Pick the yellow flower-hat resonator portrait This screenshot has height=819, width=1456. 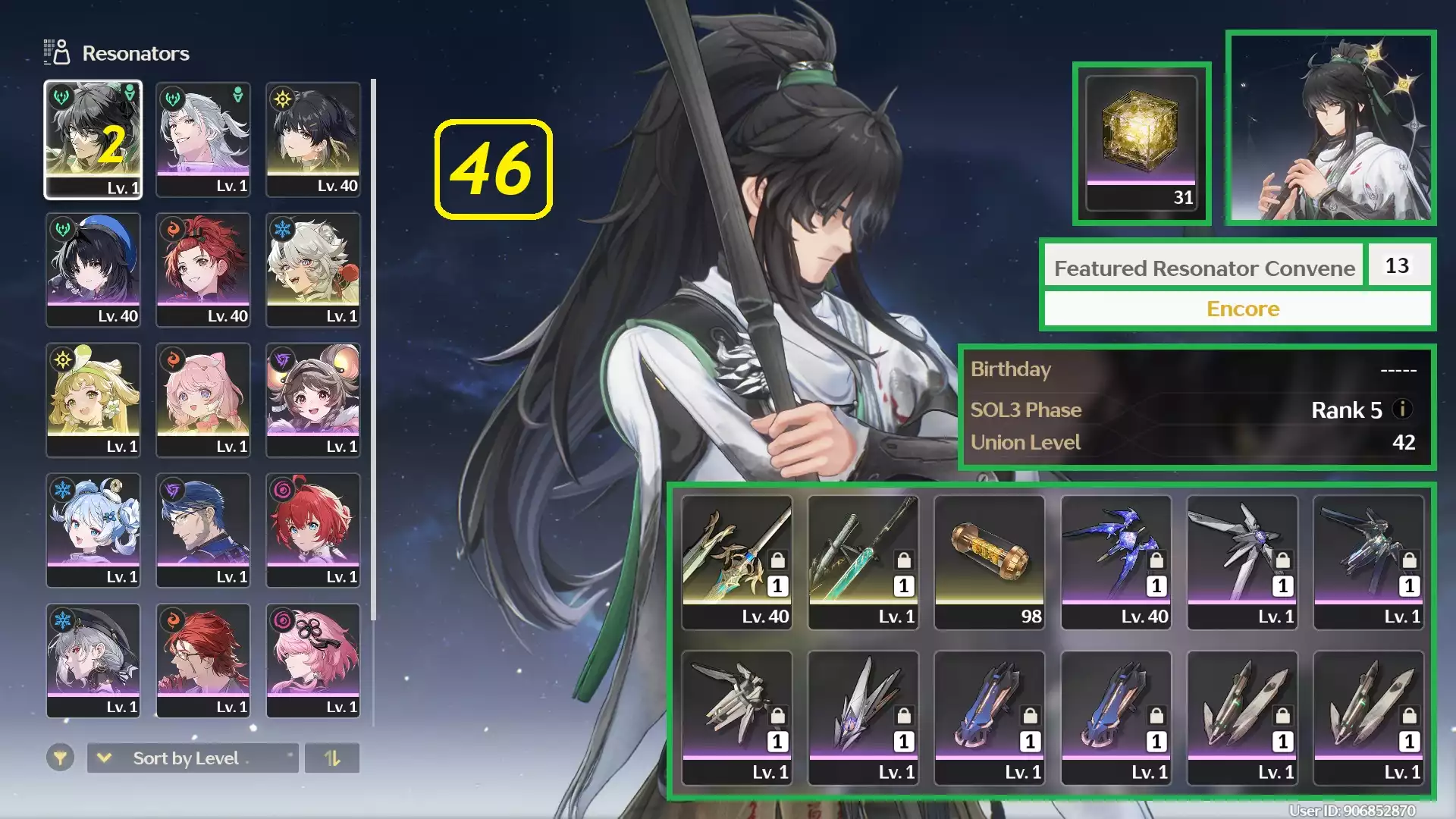93,400
